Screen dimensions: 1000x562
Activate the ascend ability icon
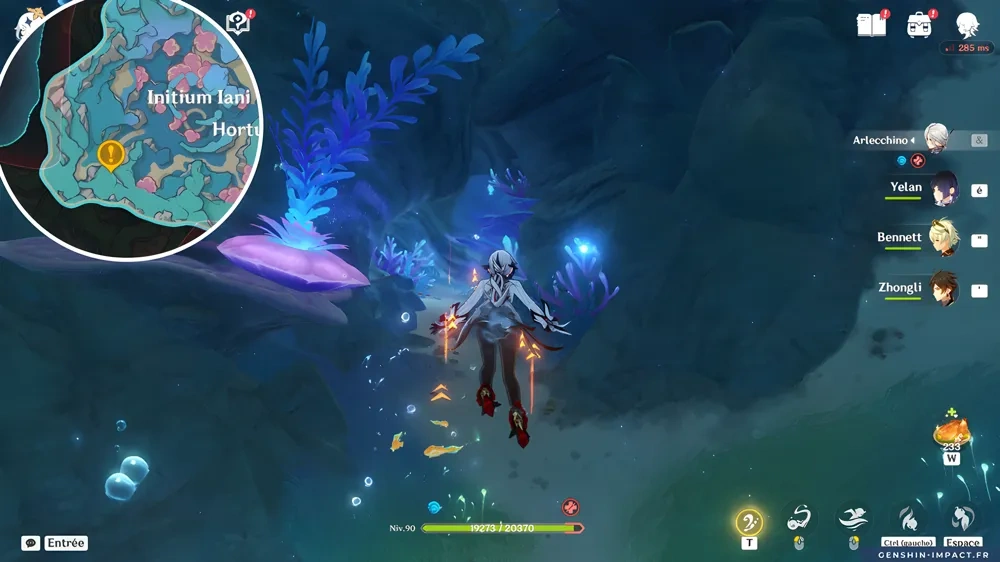963,518
